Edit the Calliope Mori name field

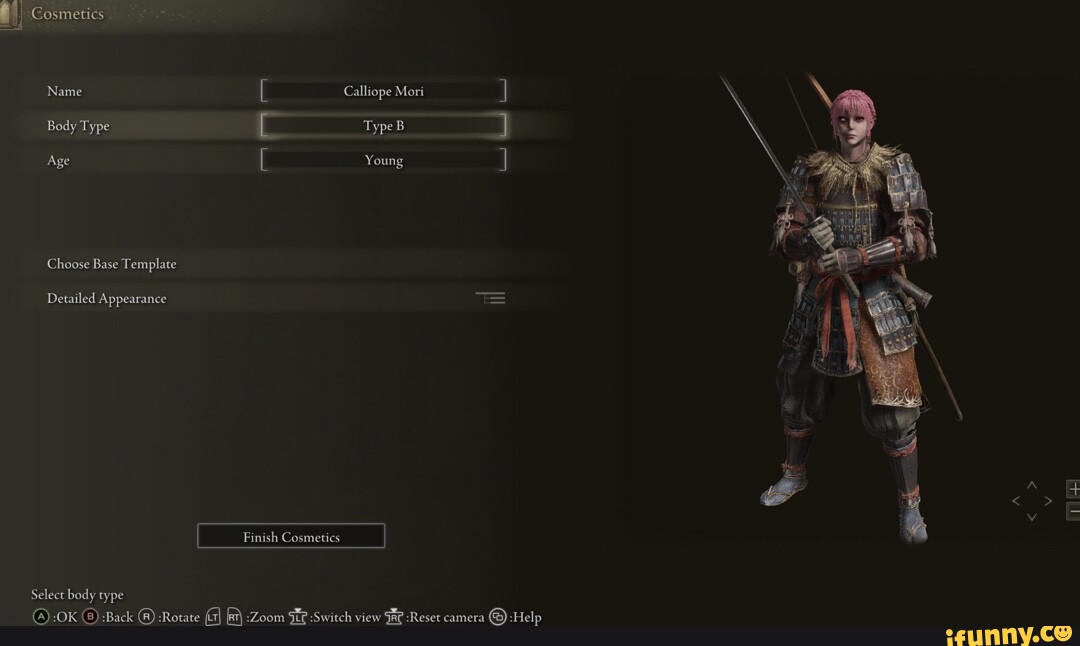coord(383,91)
